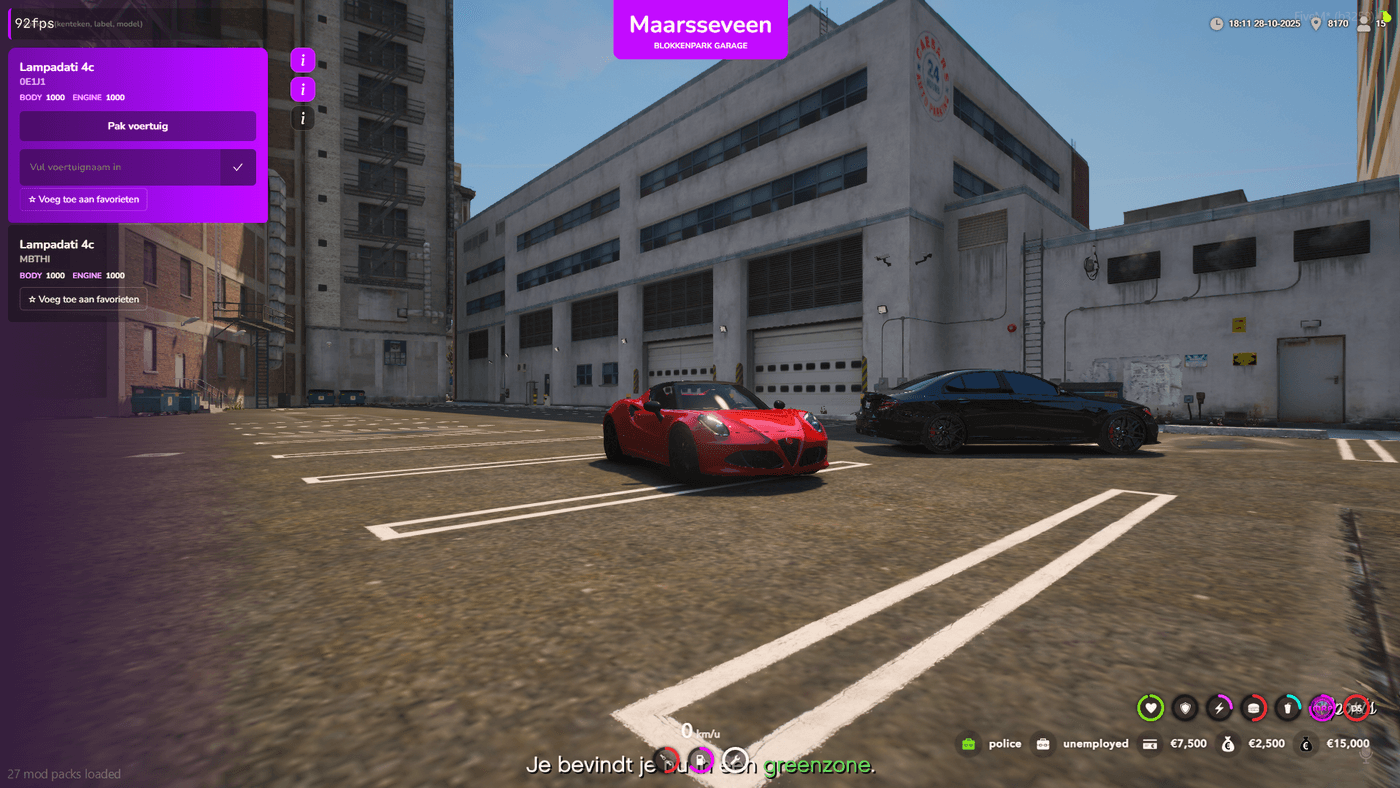
Task: Add the 0E1J1 Lampadati 4c to favorites
Action: click(x=84, y=200)
